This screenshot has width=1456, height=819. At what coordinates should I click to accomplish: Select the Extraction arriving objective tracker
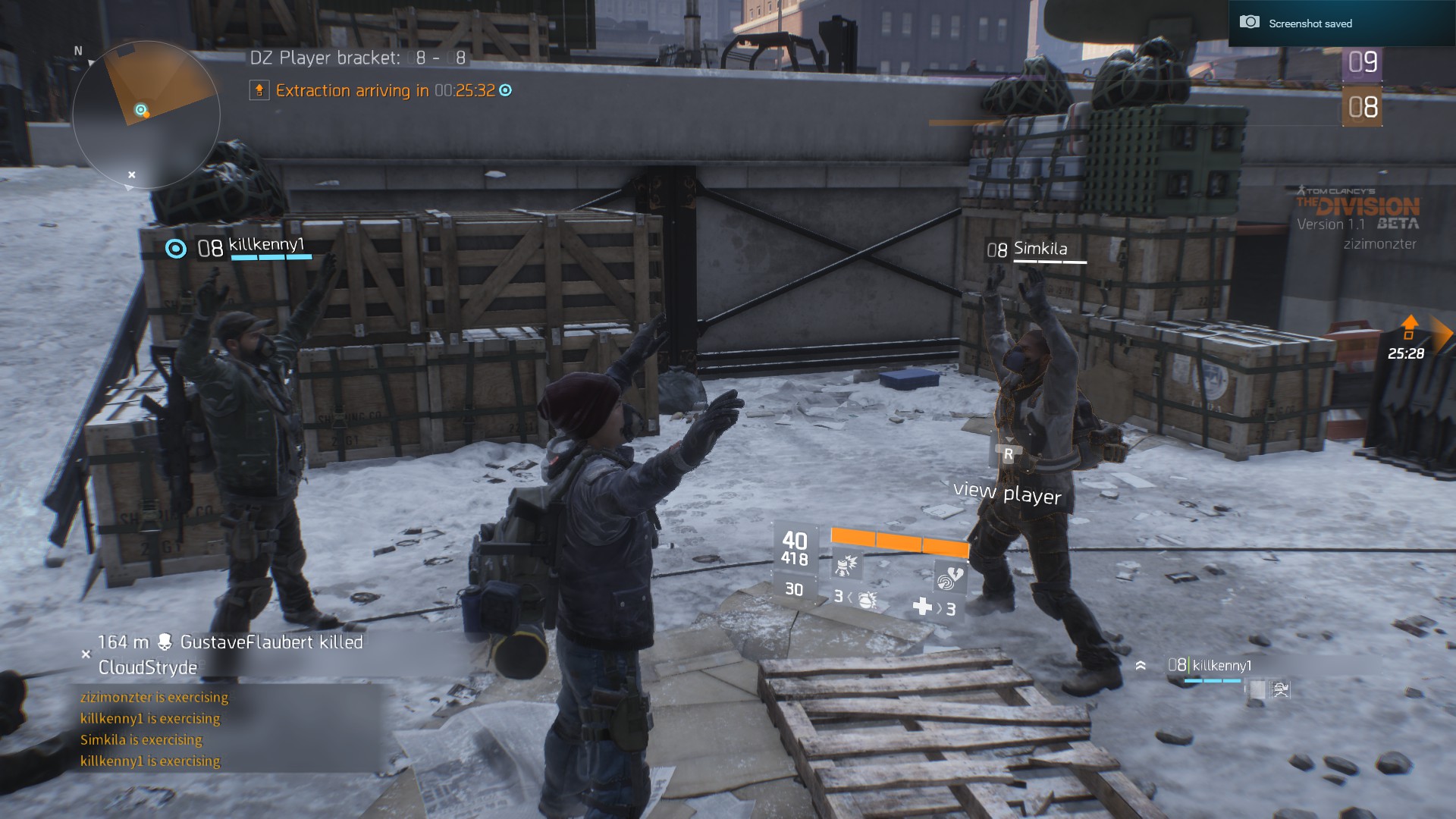click(x=381, y=91)
